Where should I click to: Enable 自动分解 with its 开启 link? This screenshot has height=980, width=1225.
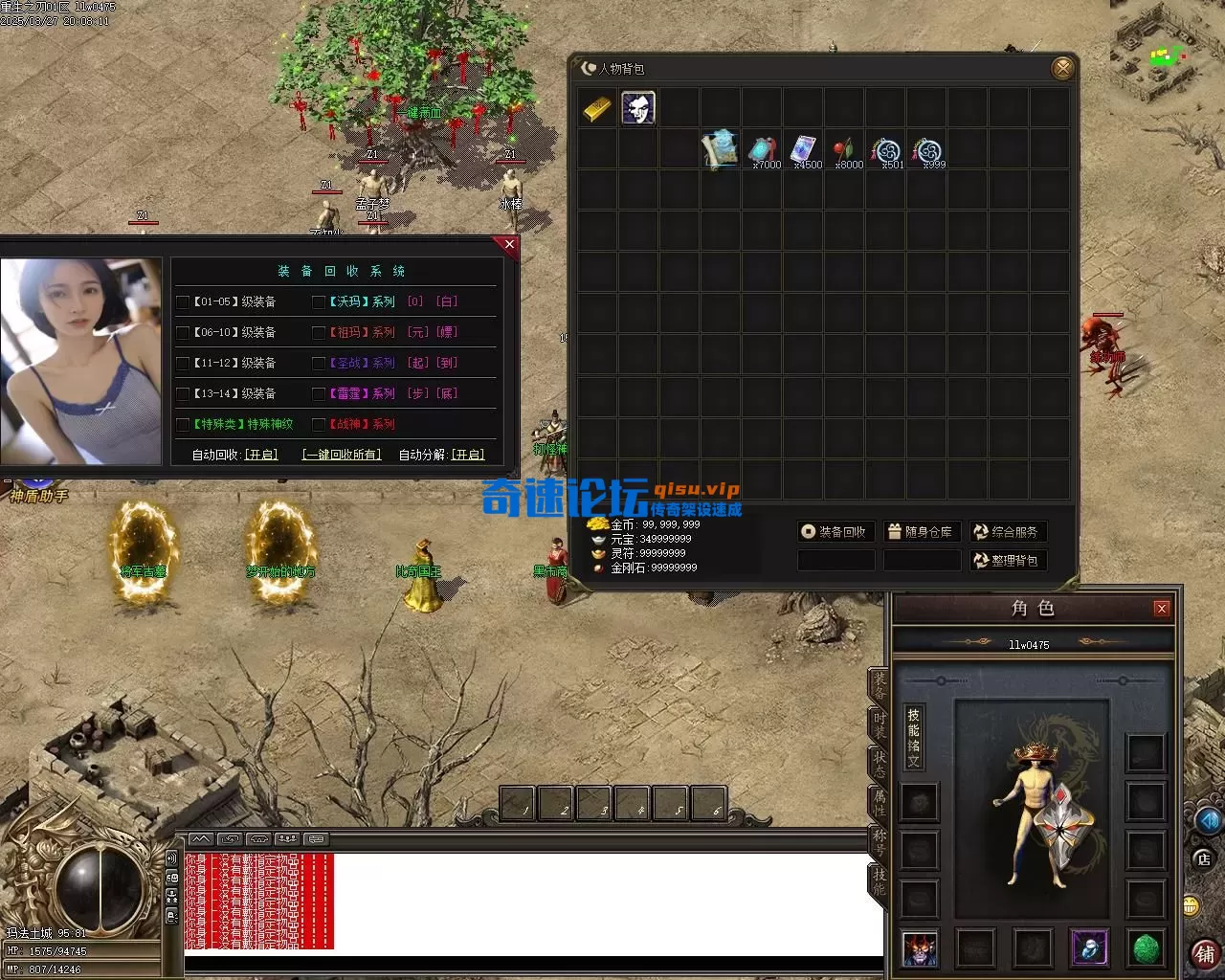click(x=468, y=455)
